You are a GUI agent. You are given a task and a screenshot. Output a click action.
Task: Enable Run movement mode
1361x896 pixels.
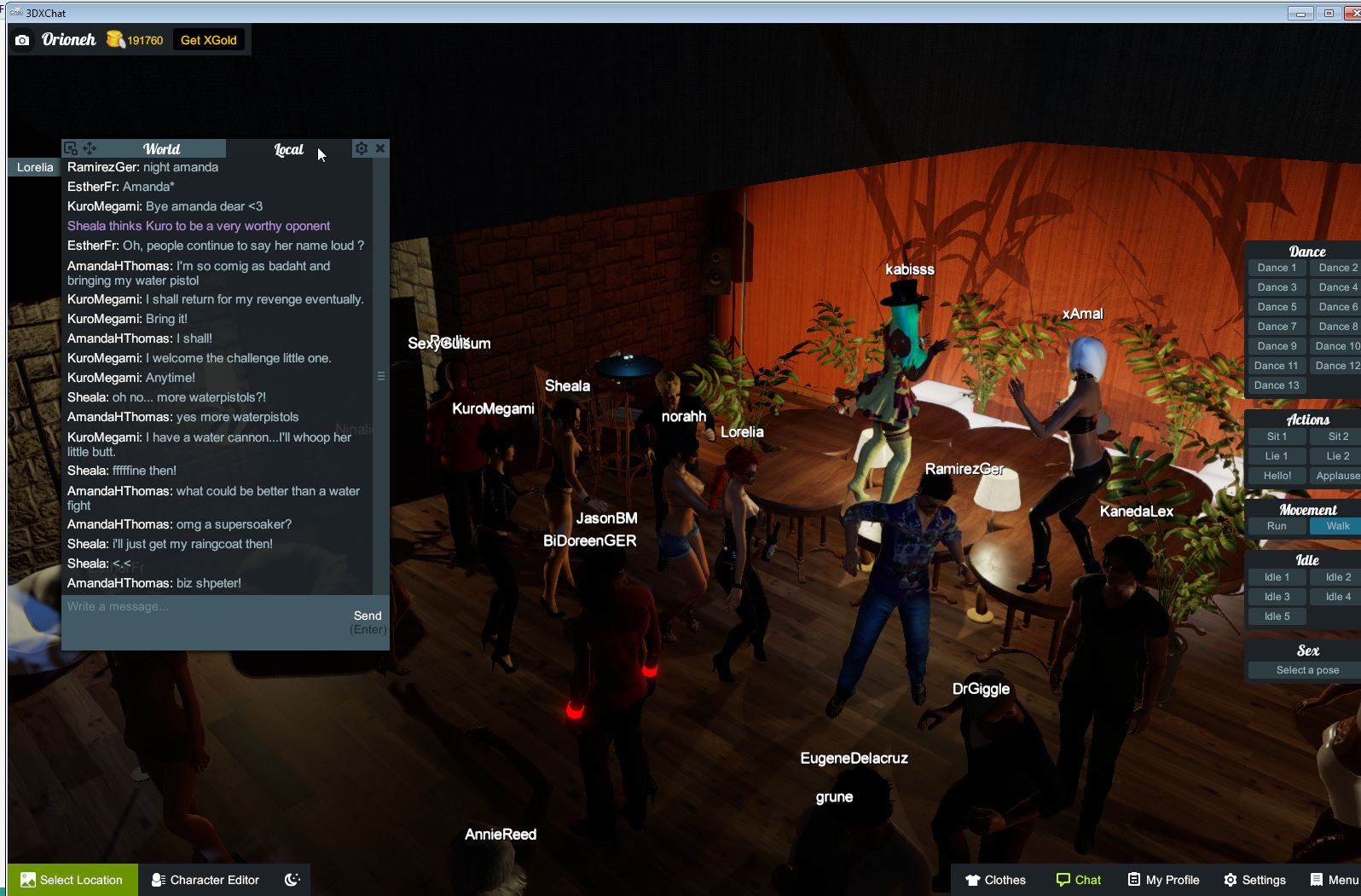(x=1276, y=526)
